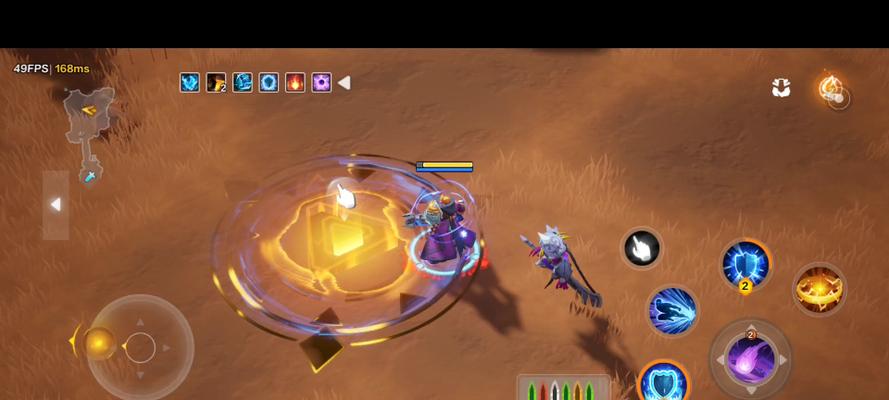
Task: Select the purple flower buff icon
Action: 321,83
